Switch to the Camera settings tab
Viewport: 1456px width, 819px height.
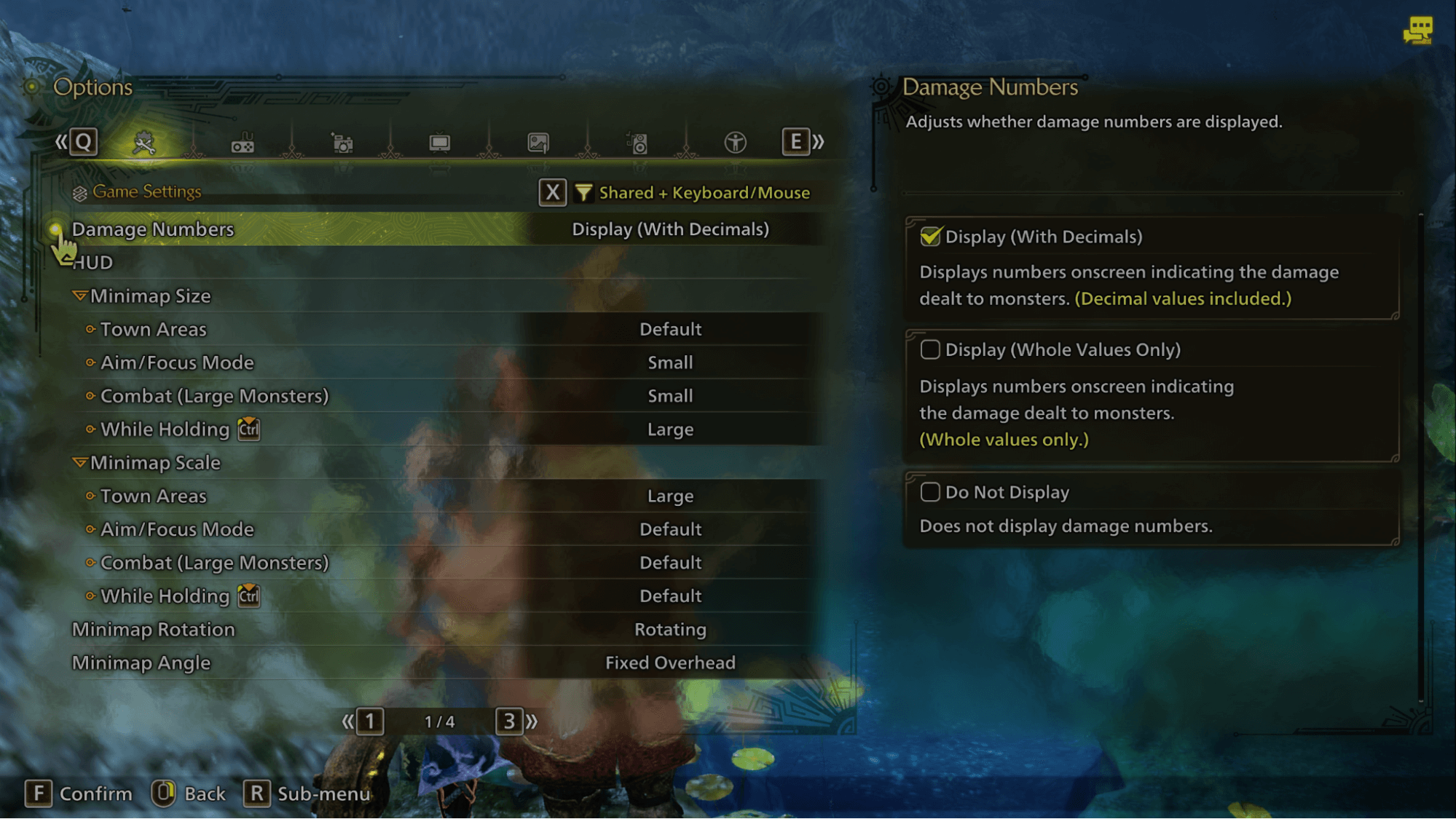[x=342, y=143]
